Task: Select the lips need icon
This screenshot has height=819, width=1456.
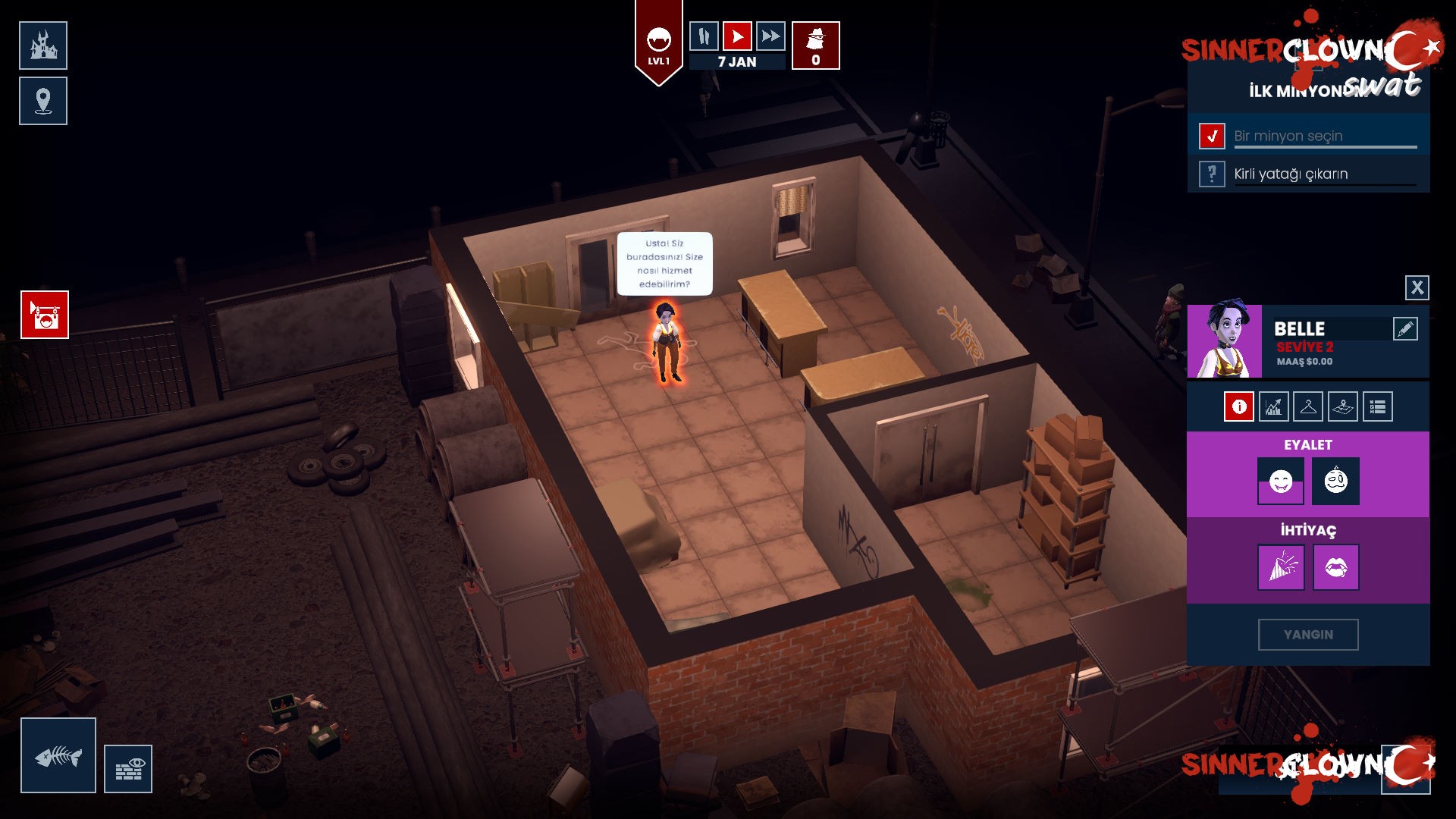Action: click(1335, 567)
